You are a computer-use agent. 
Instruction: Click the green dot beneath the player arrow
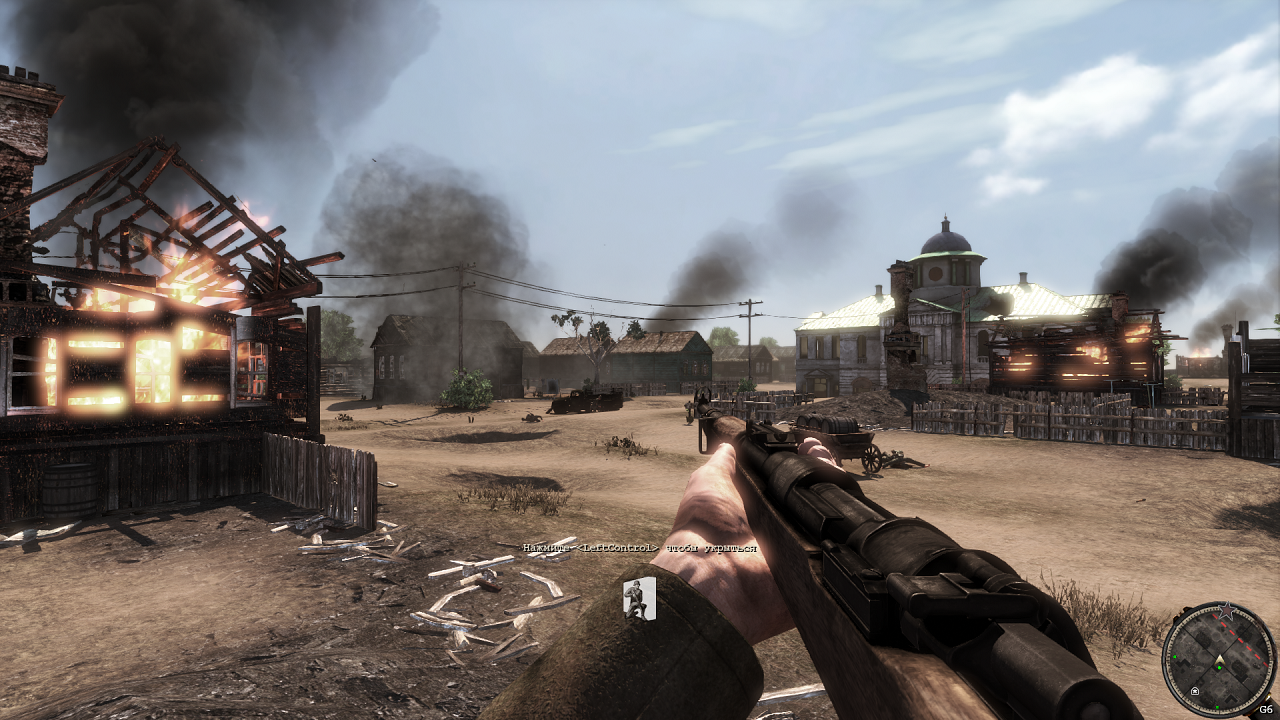click(x=1219, y=667)
